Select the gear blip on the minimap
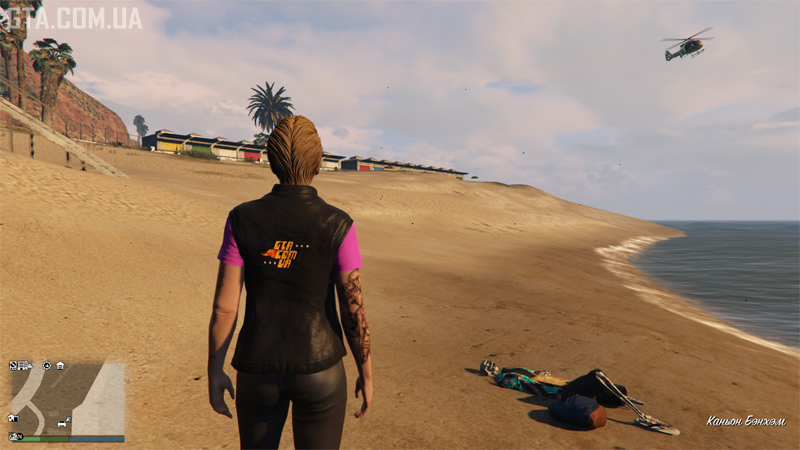This screenshot has width=800, height=450. pos(46,365)
